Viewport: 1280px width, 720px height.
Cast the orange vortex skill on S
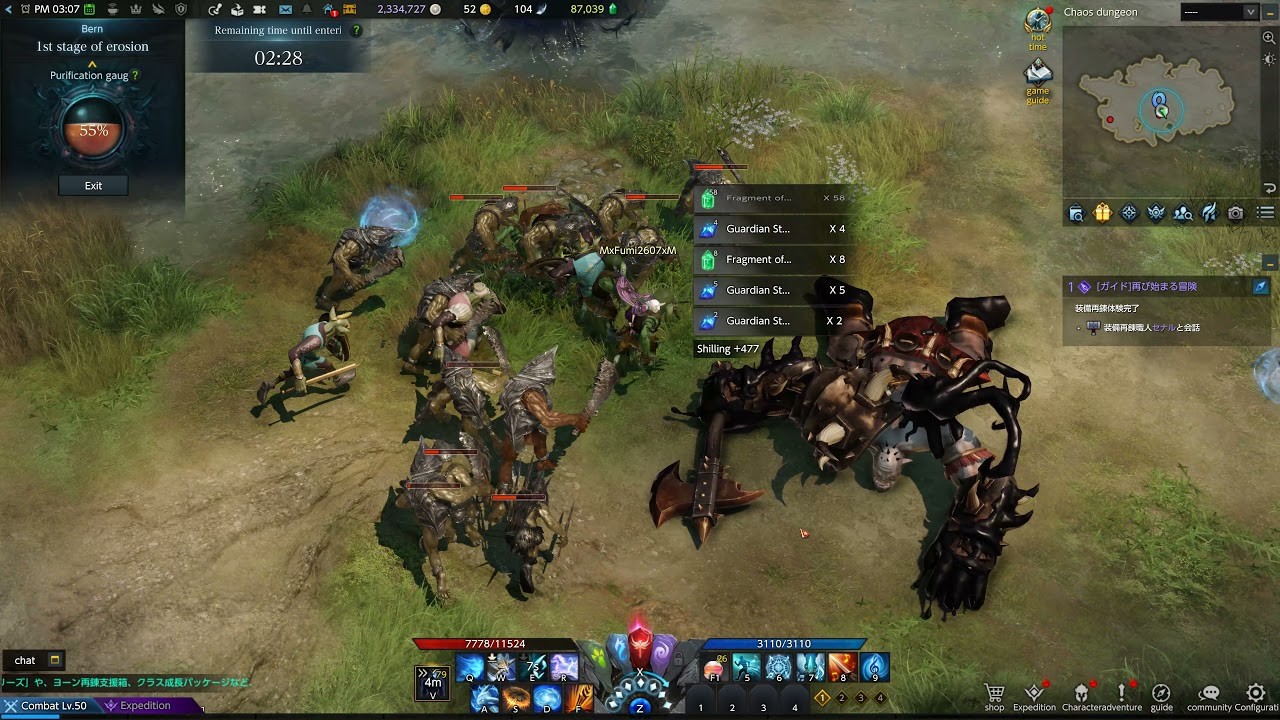[516, 698]
